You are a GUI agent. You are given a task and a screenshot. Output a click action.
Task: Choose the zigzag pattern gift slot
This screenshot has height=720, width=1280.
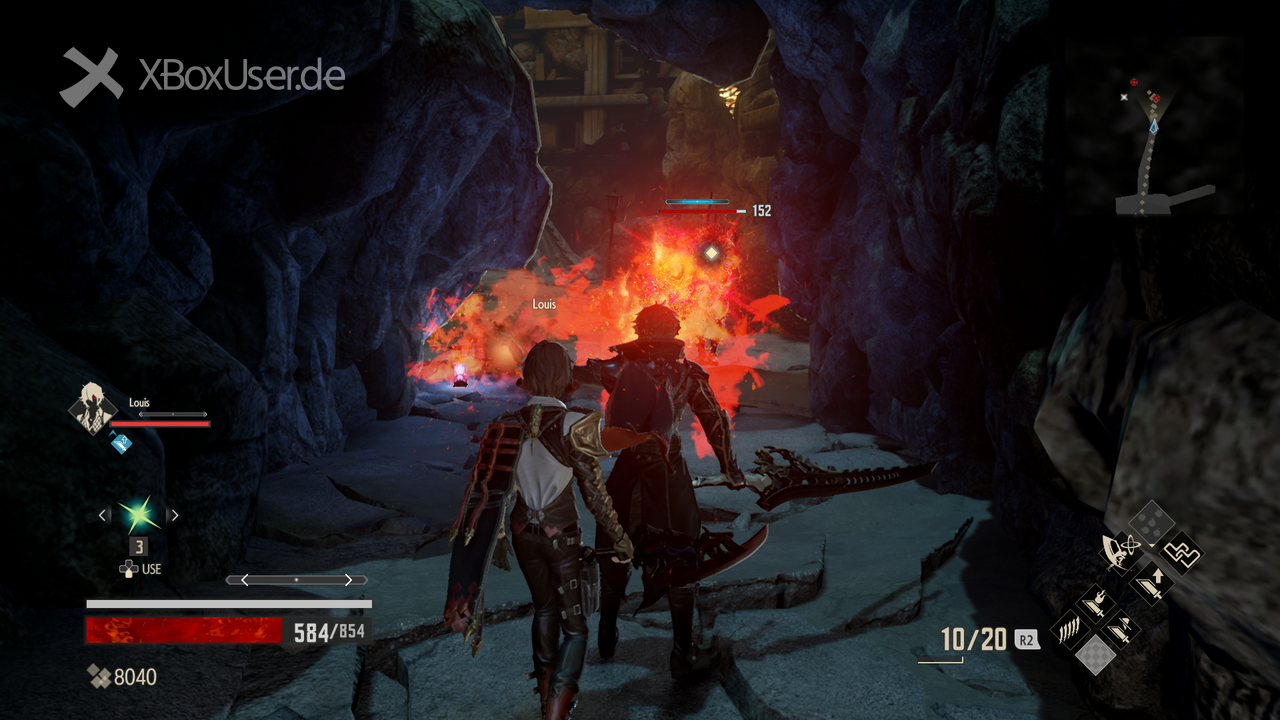[1182, 552]
